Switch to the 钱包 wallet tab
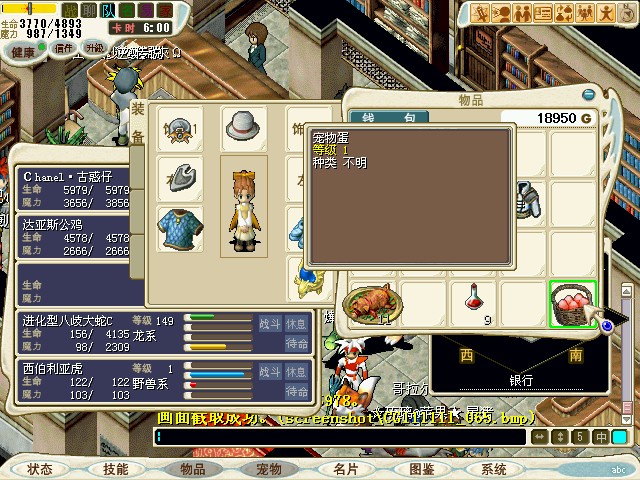This screenshot has height=480, width=640. pyautogui.click(x=379, y=119)
